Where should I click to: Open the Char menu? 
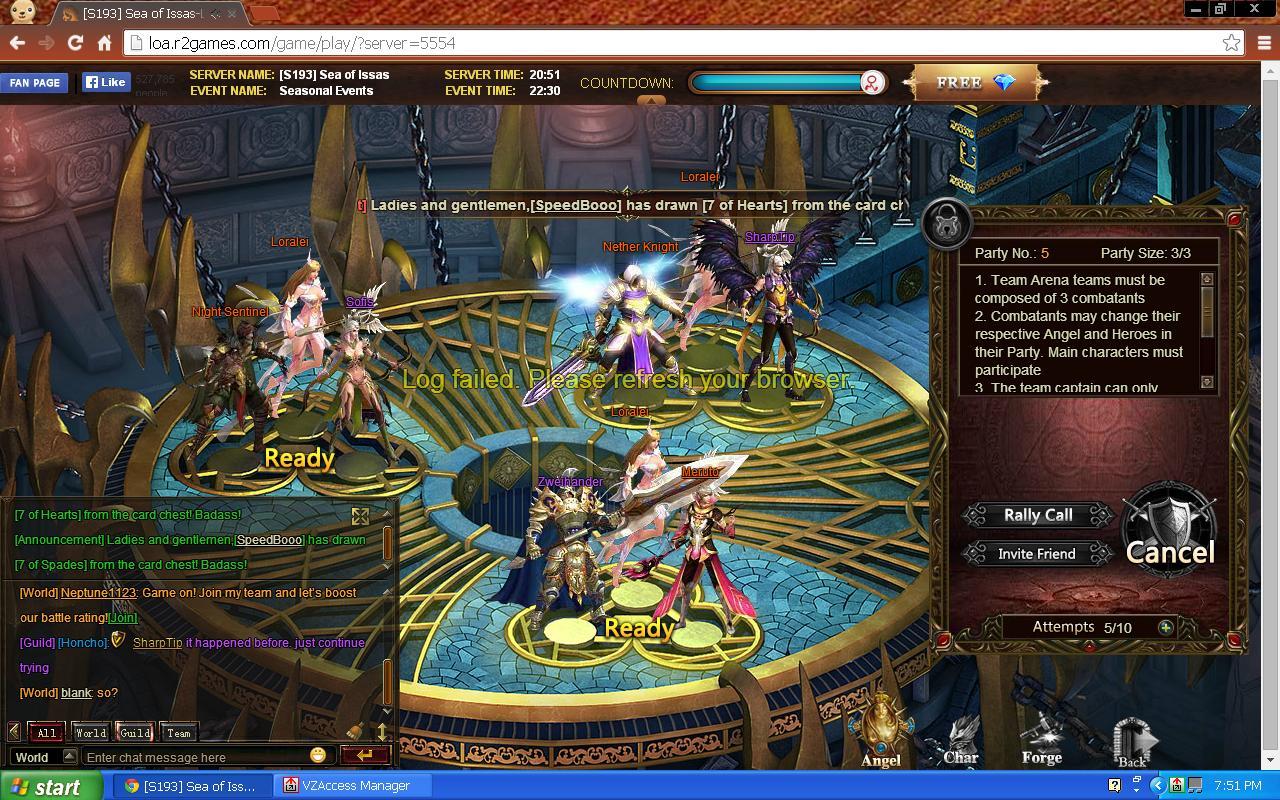[x=961, y=742]
